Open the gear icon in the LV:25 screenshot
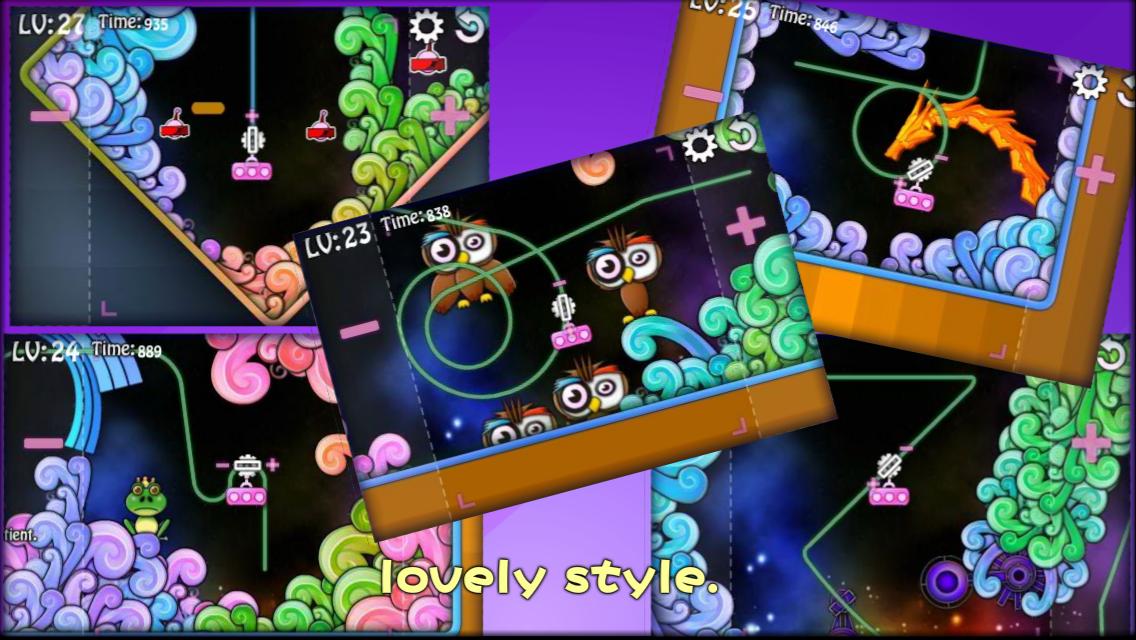The image size is (1136, 640). tap(1089, 81)
